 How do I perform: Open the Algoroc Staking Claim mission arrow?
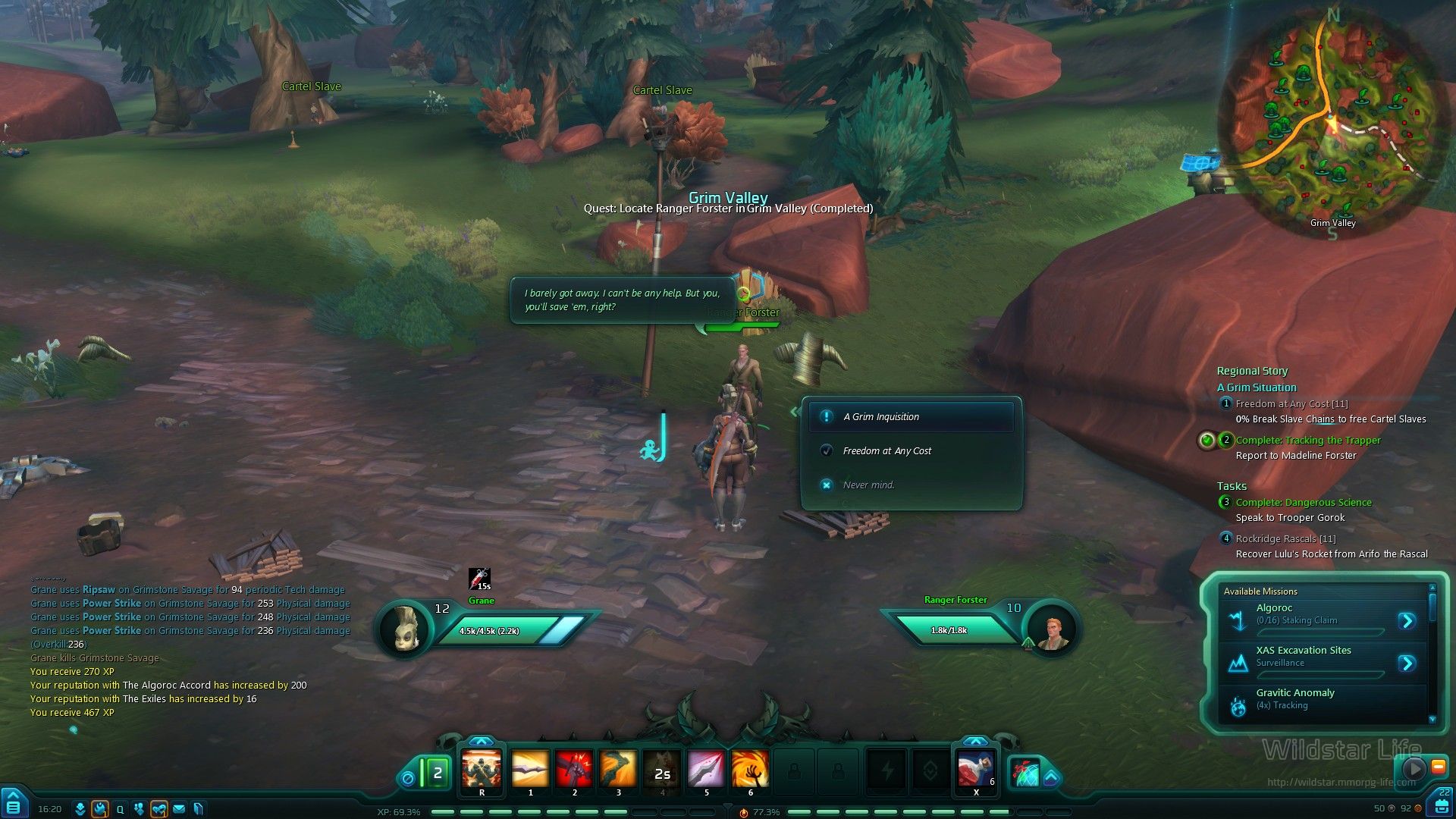(1407, 621)
